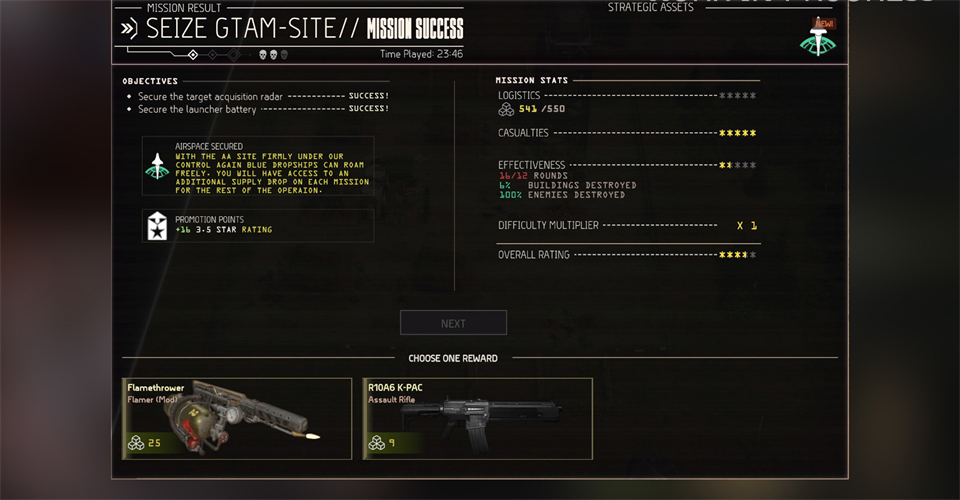Select the Promotion Points panel
The width and height of the screenshot is (960, 500).
click(258, 225)
